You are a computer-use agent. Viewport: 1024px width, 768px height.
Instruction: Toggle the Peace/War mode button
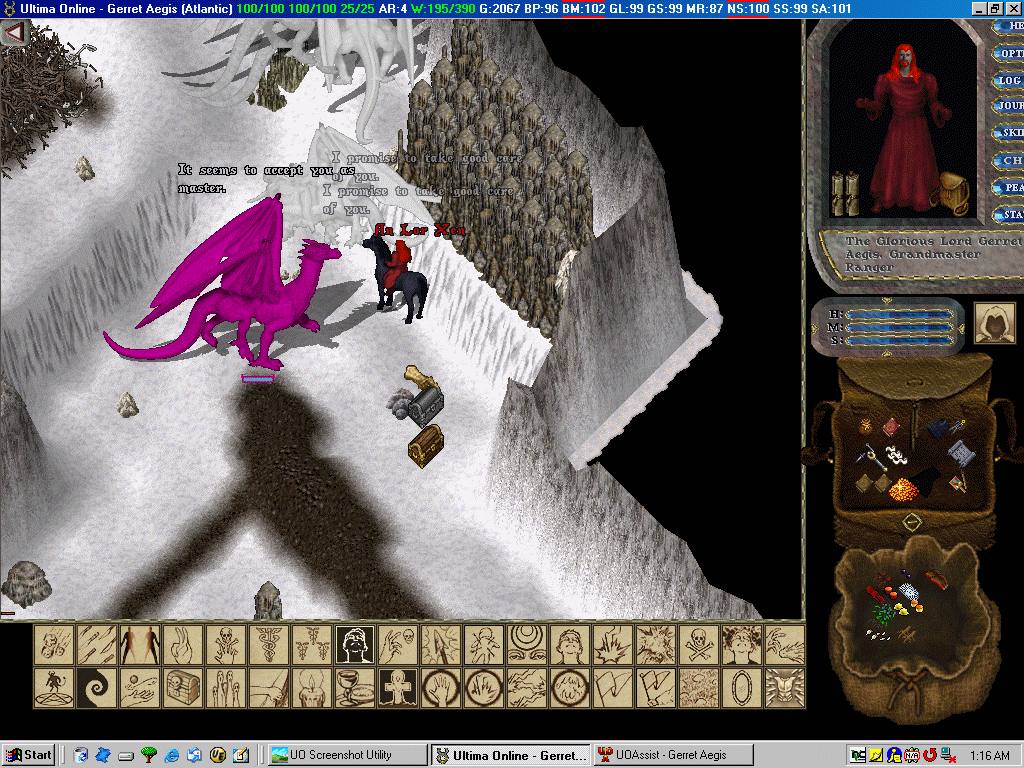coord(1010,187)
